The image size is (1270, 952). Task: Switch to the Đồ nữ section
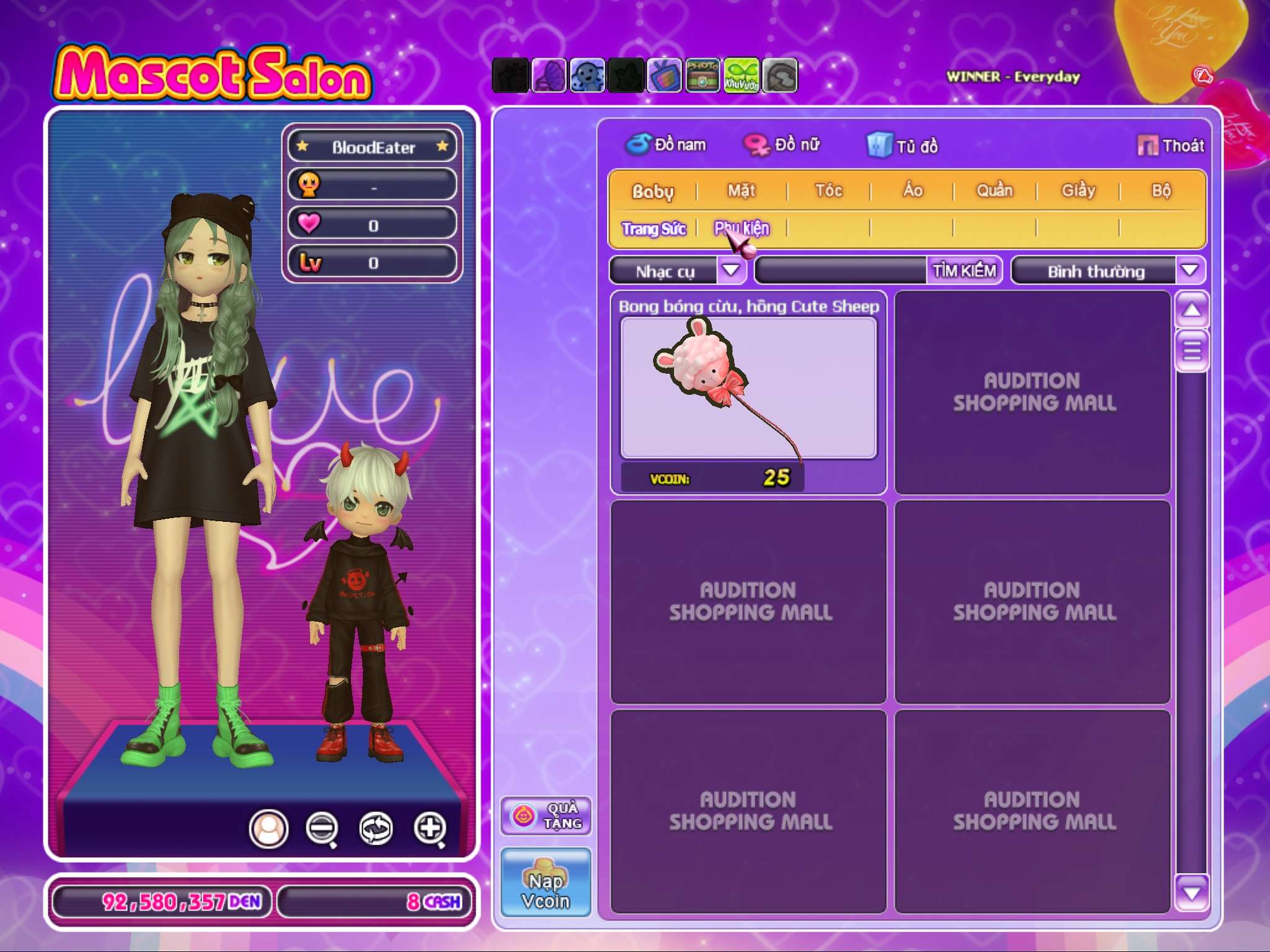click(783, 145)
